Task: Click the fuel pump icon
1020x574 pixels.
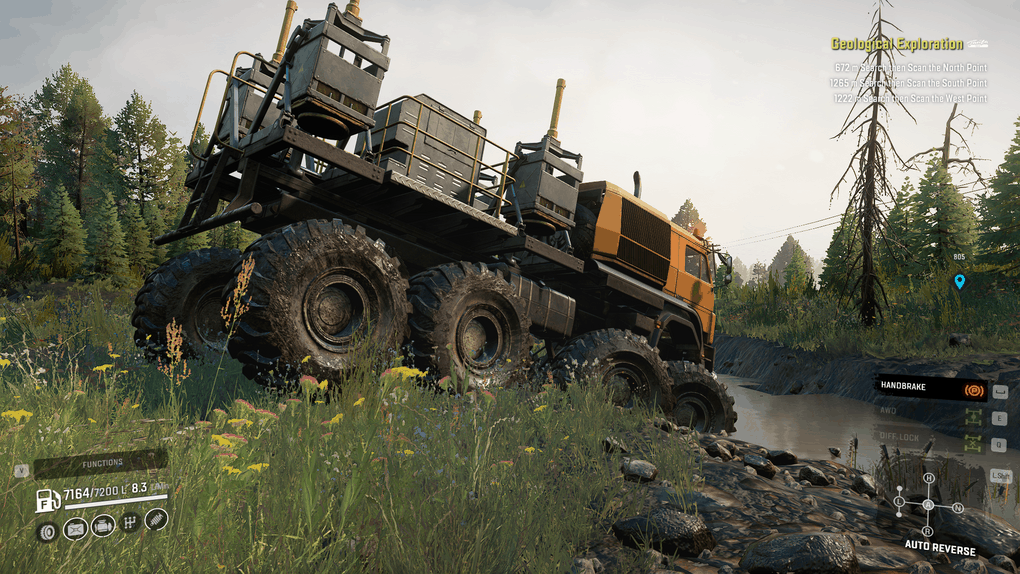Action: click(x=47, y=499)
